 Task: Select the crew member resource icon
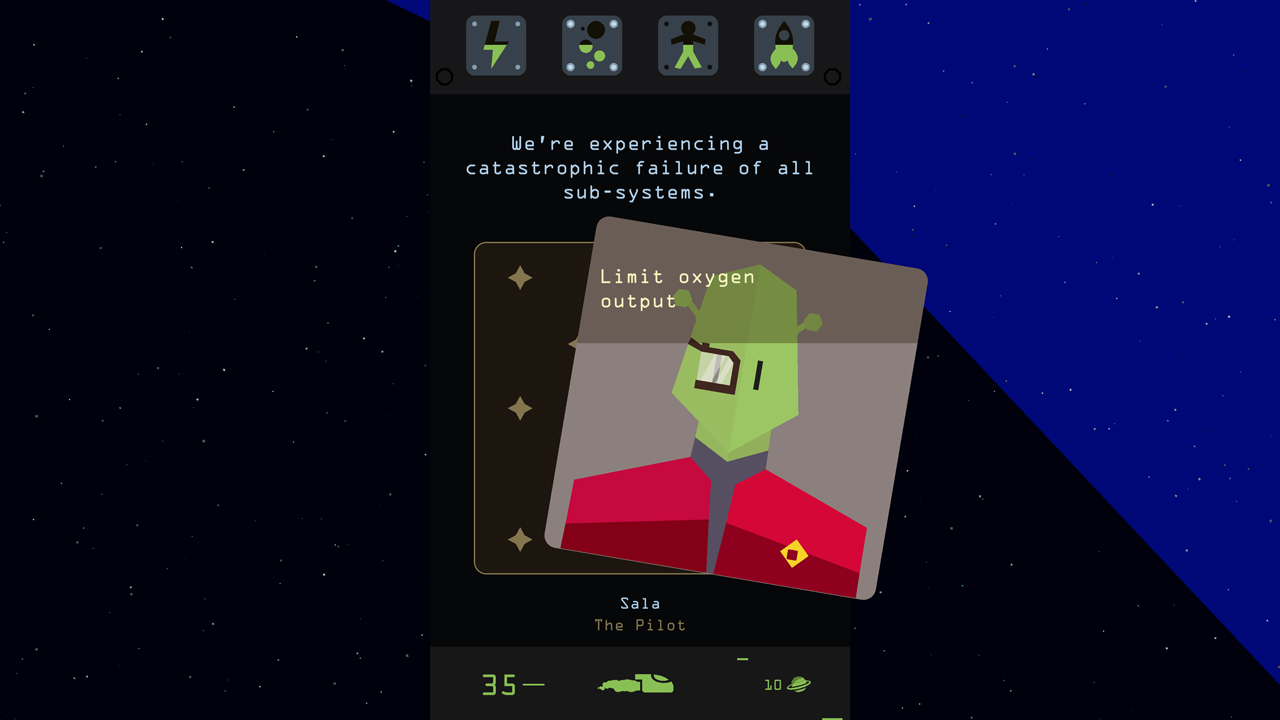click(x=687, y=44)
